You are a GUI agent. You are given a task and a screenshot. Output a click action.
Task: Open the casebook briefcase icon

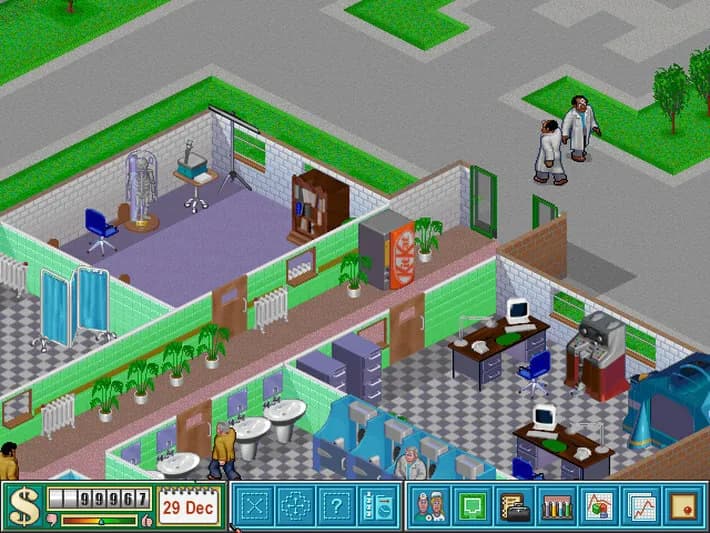[513, 506]
